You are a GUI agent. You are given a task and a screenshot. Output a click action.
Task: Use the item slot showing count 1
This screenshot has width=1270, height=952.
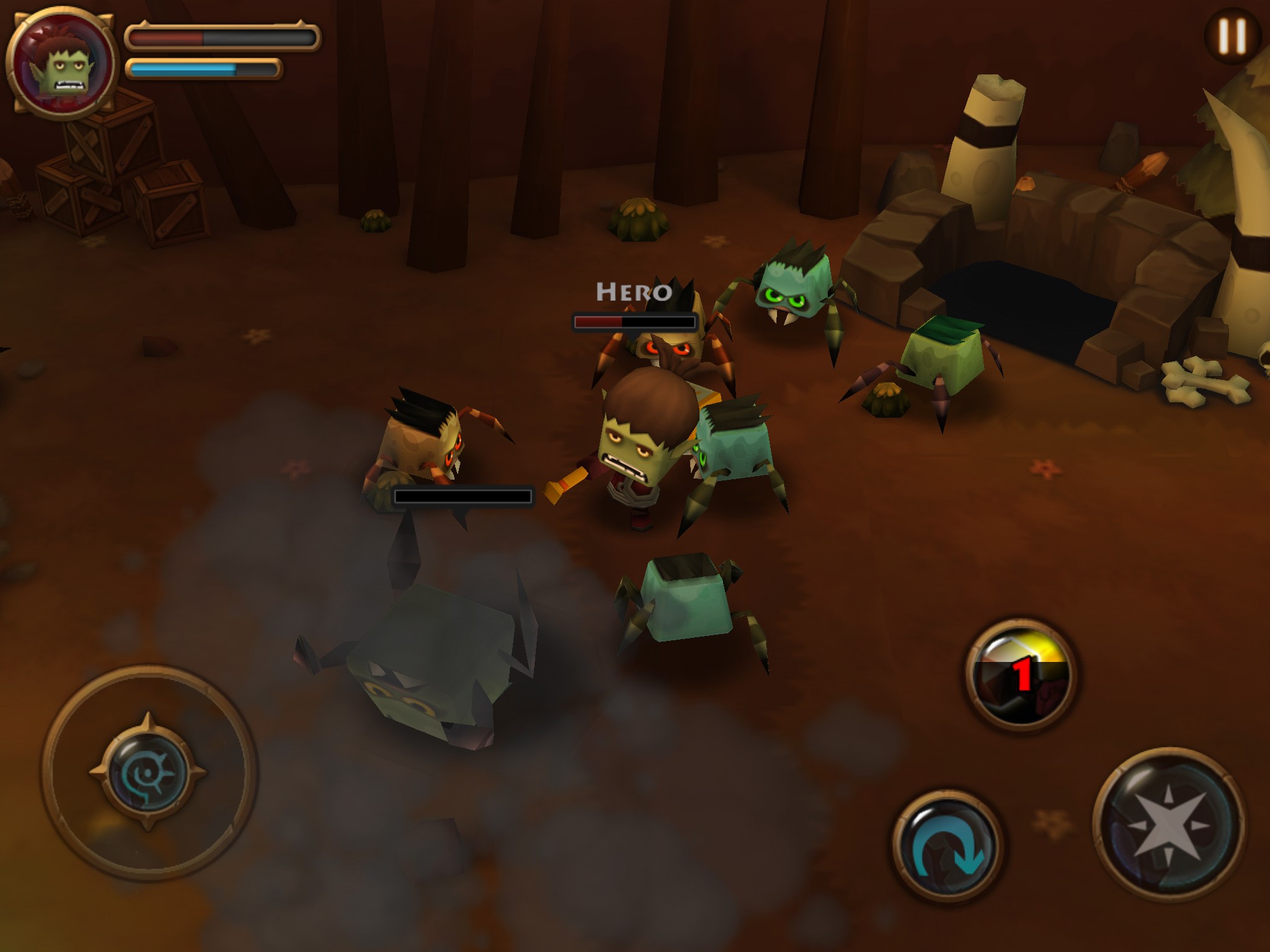pos(1021,674)
